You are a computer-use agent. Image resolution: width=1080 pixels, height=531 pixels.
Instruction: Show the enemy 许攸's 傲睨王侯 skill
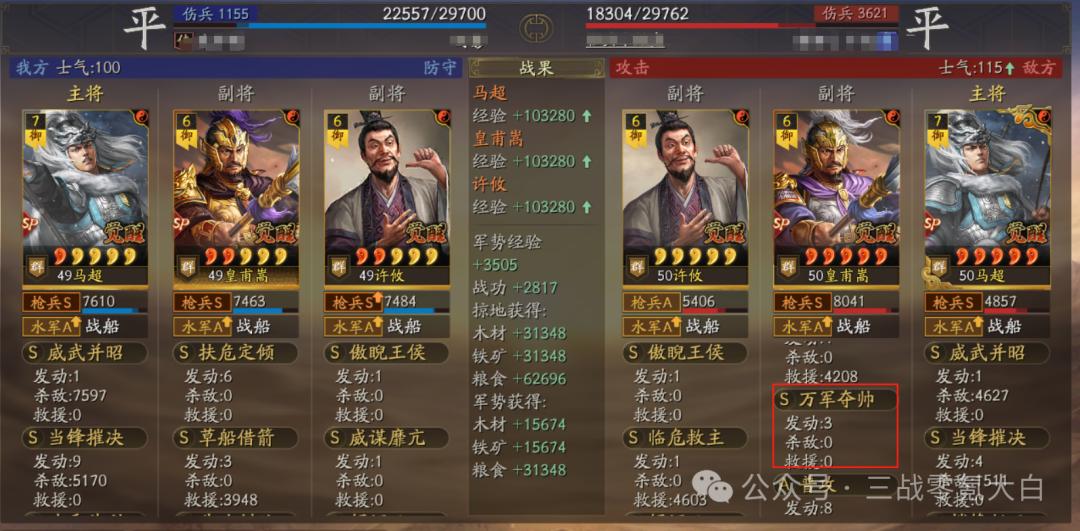[685, 353]
